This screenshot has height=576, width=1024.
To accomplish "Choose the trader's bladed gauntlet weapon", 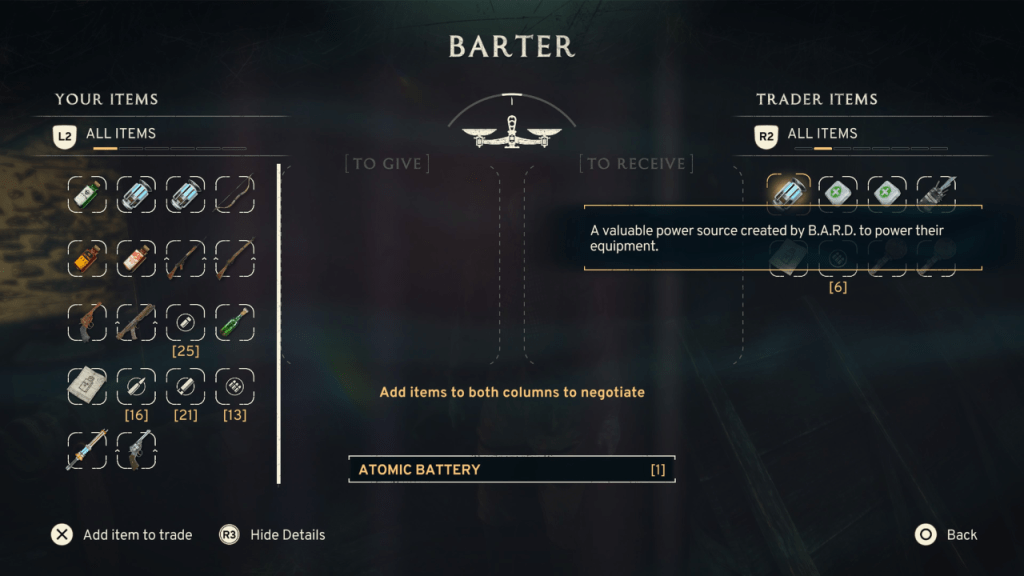I will point(935,193).
